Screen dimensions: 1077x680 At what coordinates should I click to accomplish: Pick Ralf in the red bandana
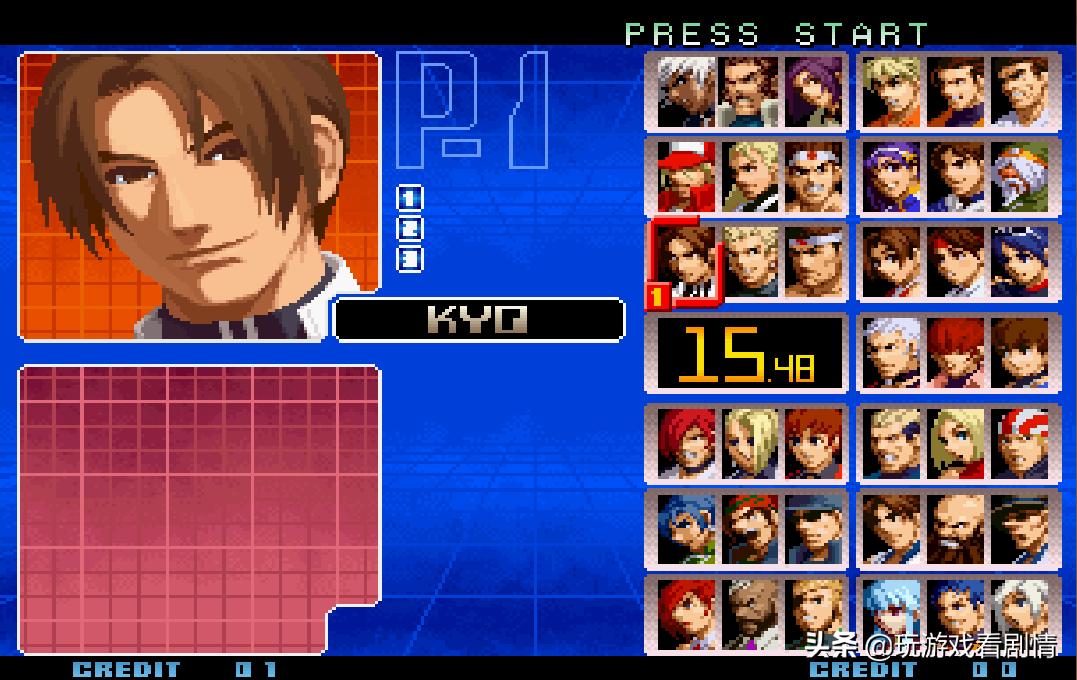pos(751,527)
